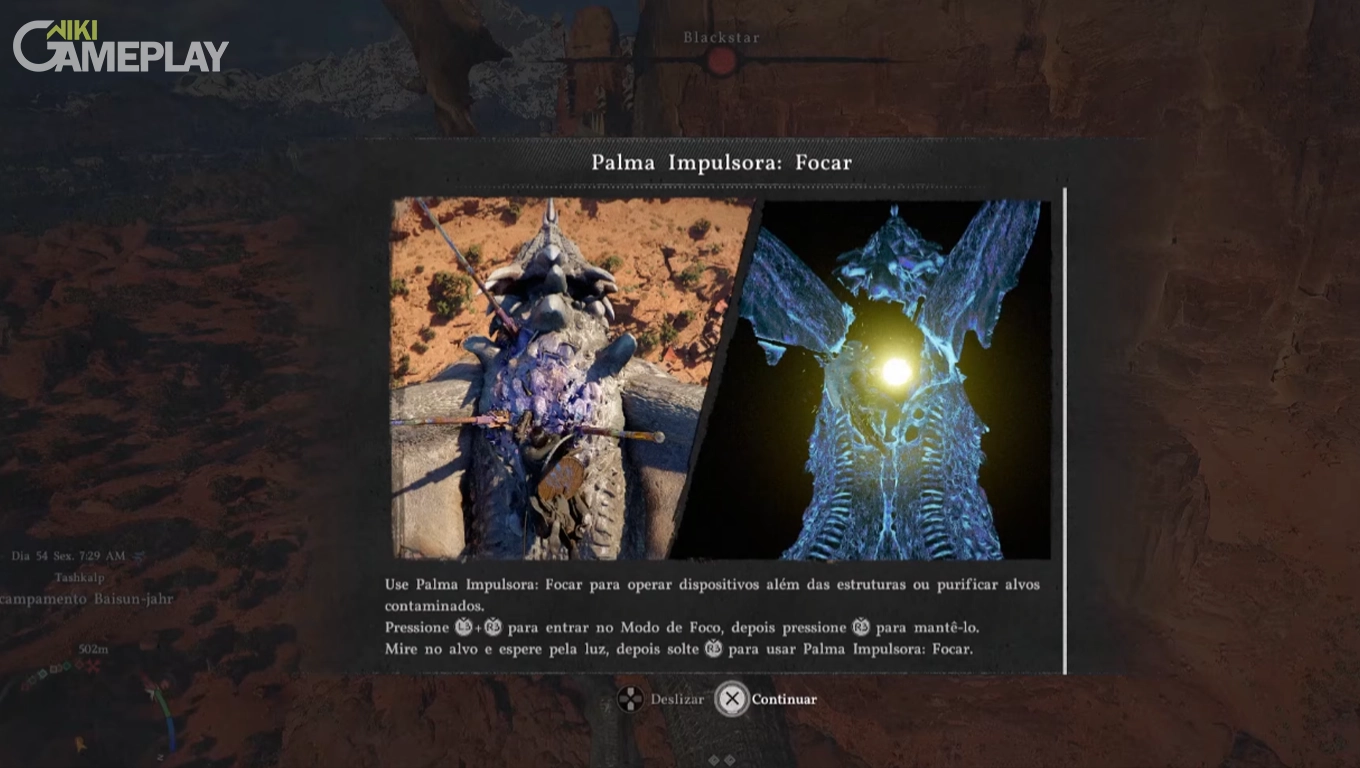1360x768 pixels.
Task: Select the Blackstar title at the top
Action: pos(721,36)
